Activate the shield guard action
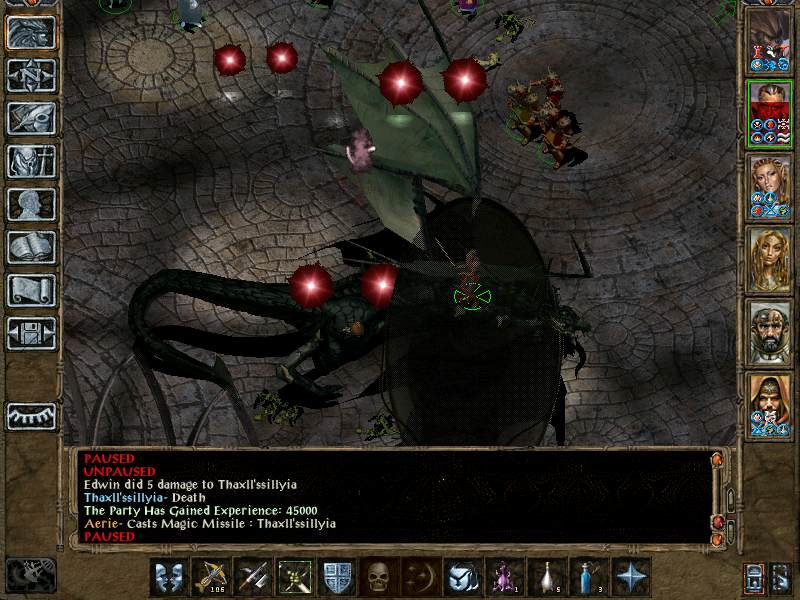Screen dimensions: 800x600 (337, 577)
